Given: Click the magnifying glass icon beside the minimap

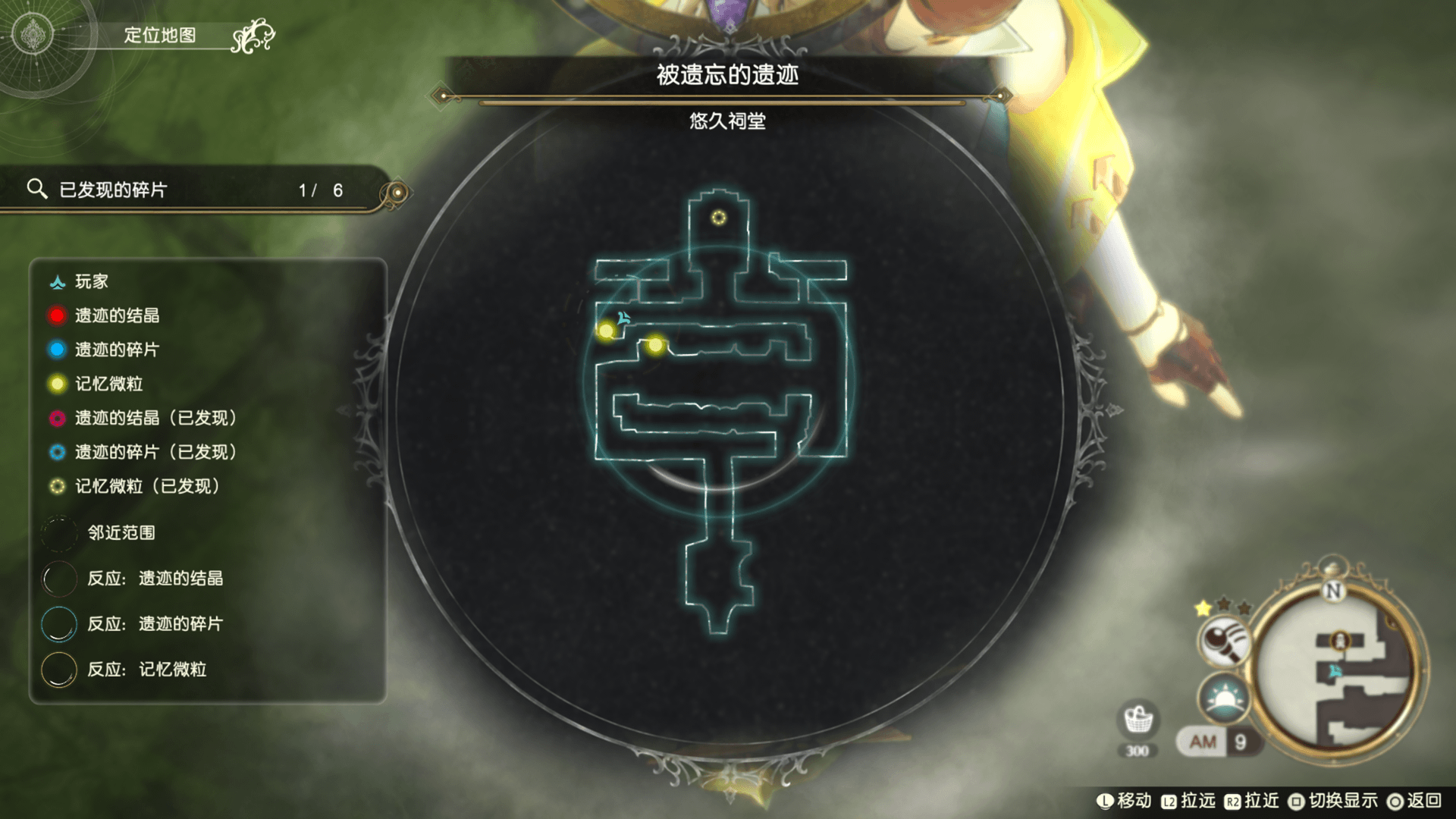Looking at the screenshot, I should click(1223, 641).
